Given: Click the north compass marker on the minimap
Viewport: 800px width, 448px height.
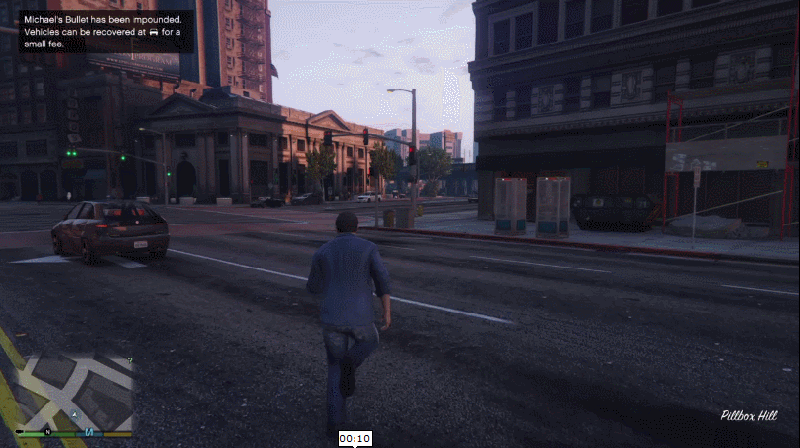Looking at the screenshot, I should pos(46,432).
